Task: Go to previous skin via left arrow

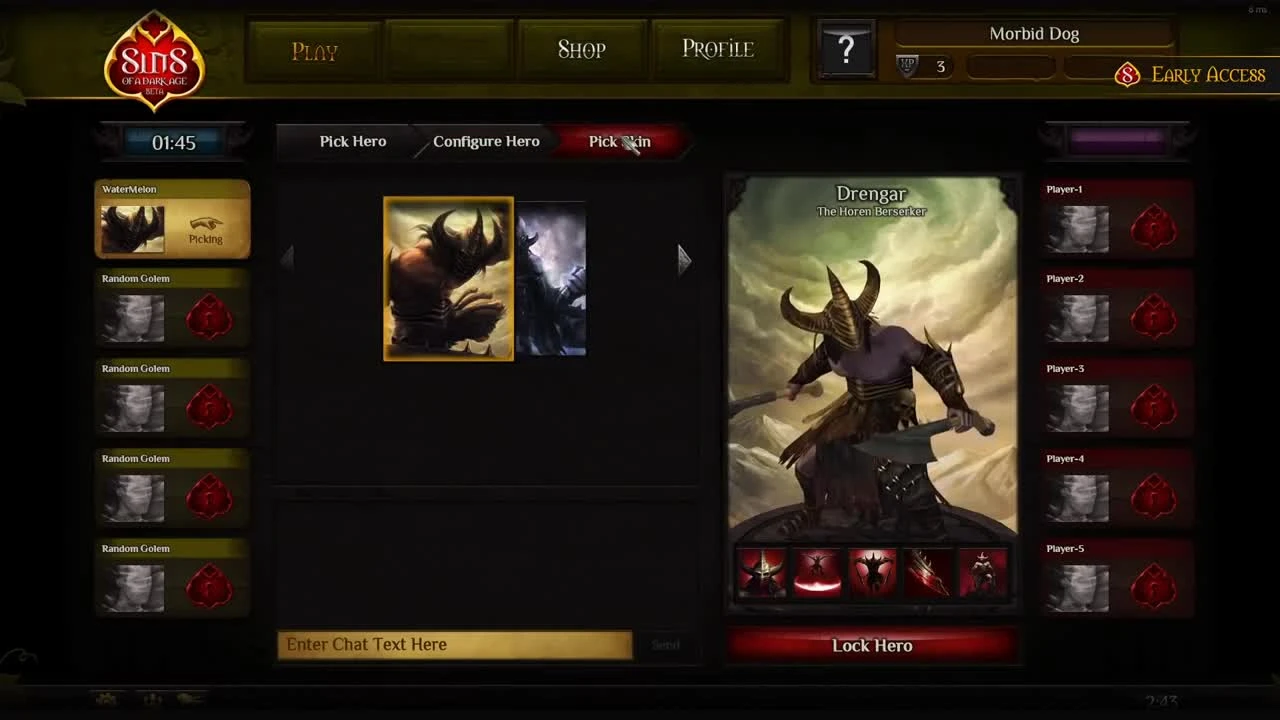Action: coord(288,257)
